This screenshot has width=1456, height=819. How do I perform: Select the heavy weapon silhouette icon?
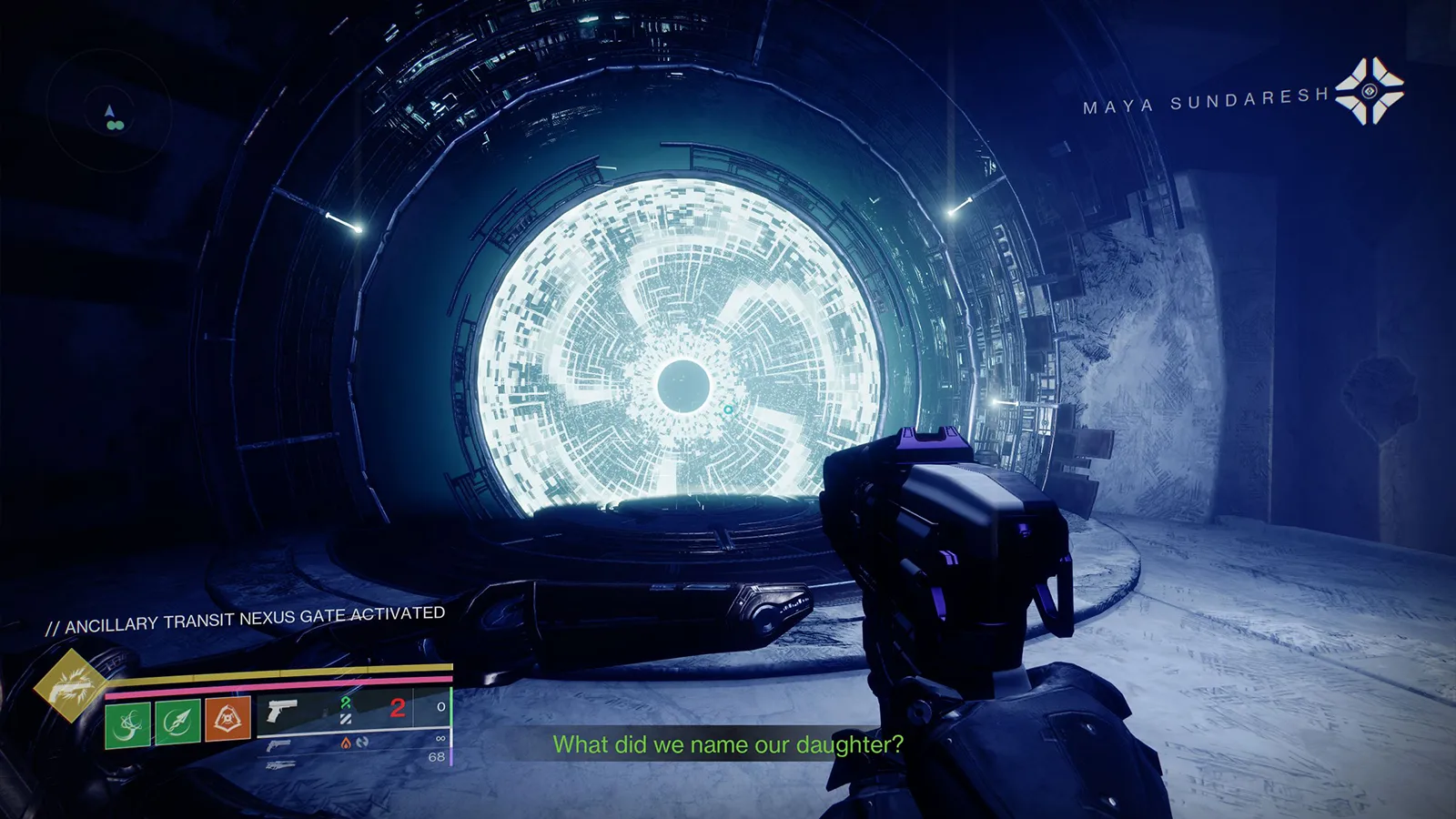pos(281,766)
